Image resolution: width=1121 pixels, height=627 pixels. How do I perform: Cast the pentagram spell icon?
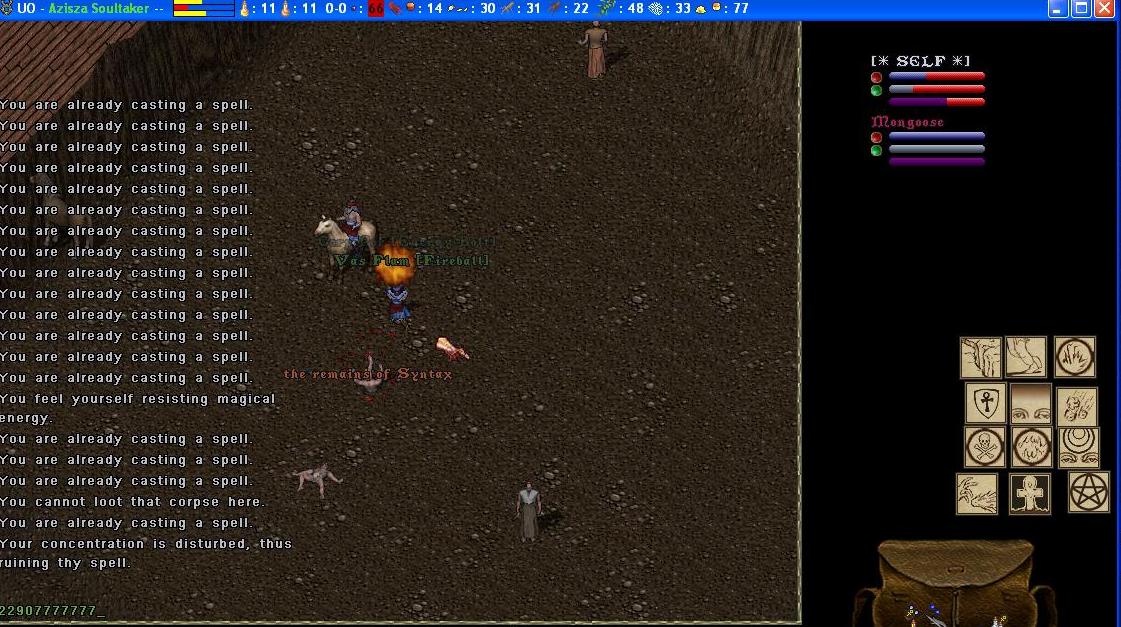pos(1089,492)
